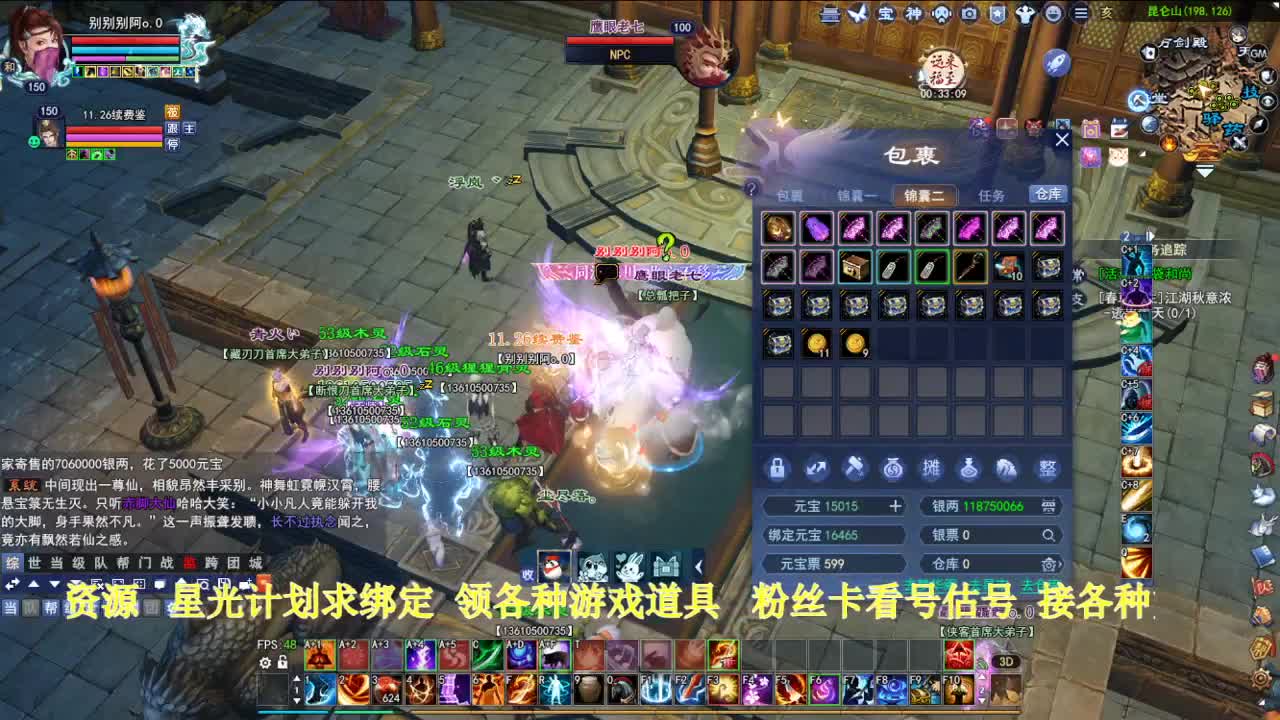Click the highlighted green-bordered item slot toggle

(933, 268)
